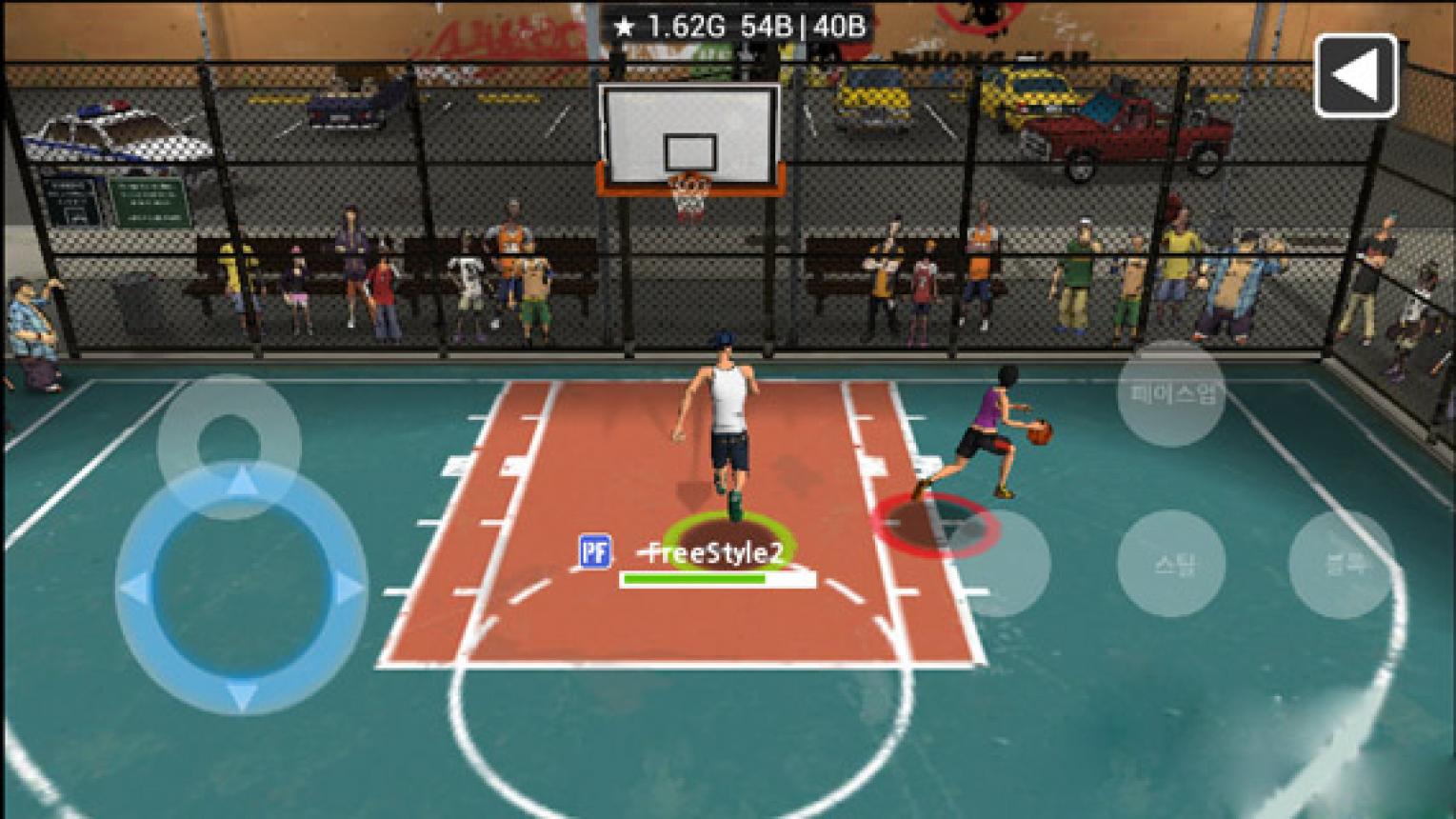
Task: Activate the 페이스업 (Face Up) action button
Action: (x=1171, y=393)
